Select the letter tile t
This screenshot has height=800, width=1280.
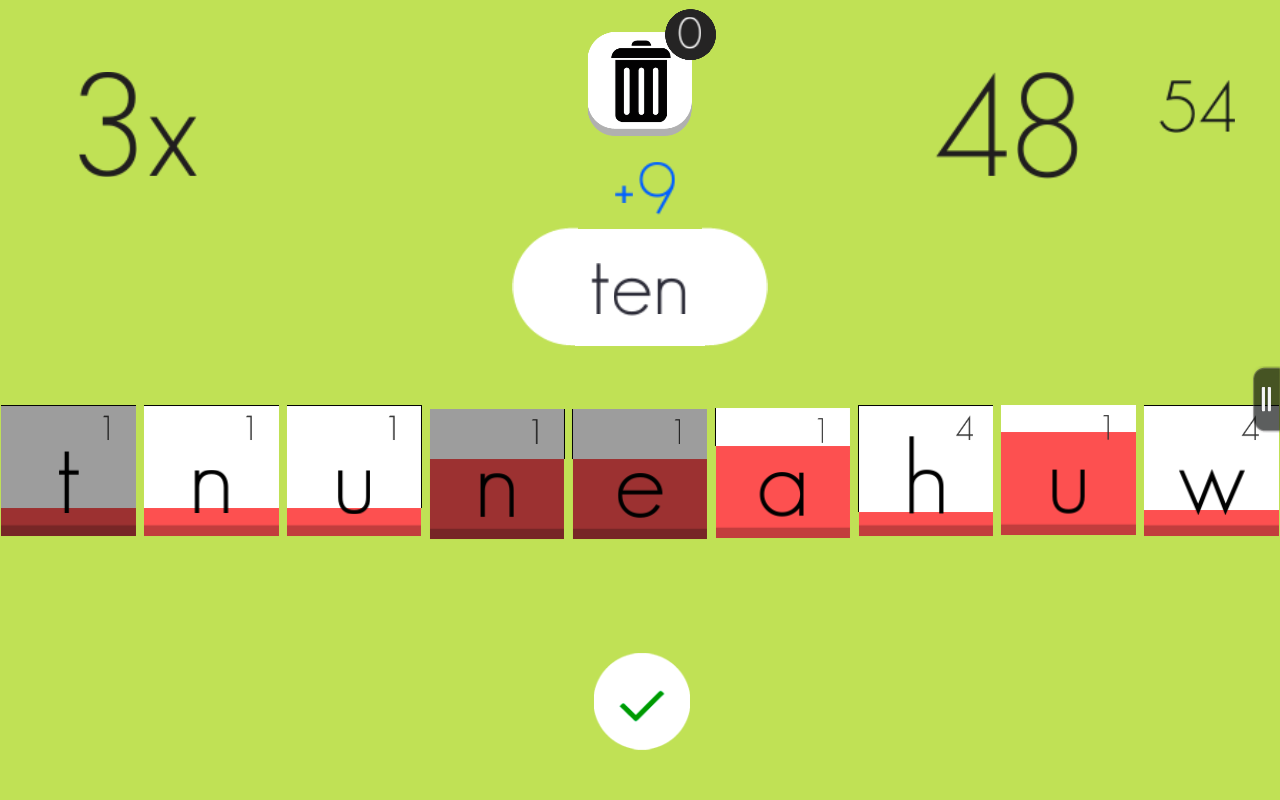pos(67,470)
